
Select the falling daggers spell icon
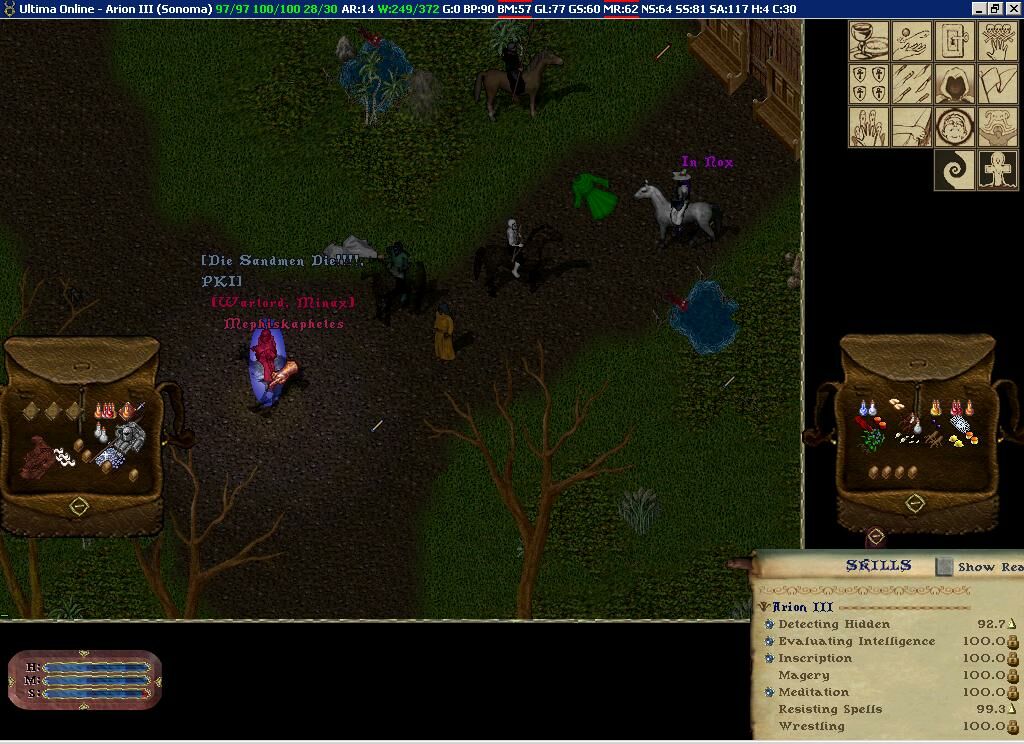tap(911, 84)
